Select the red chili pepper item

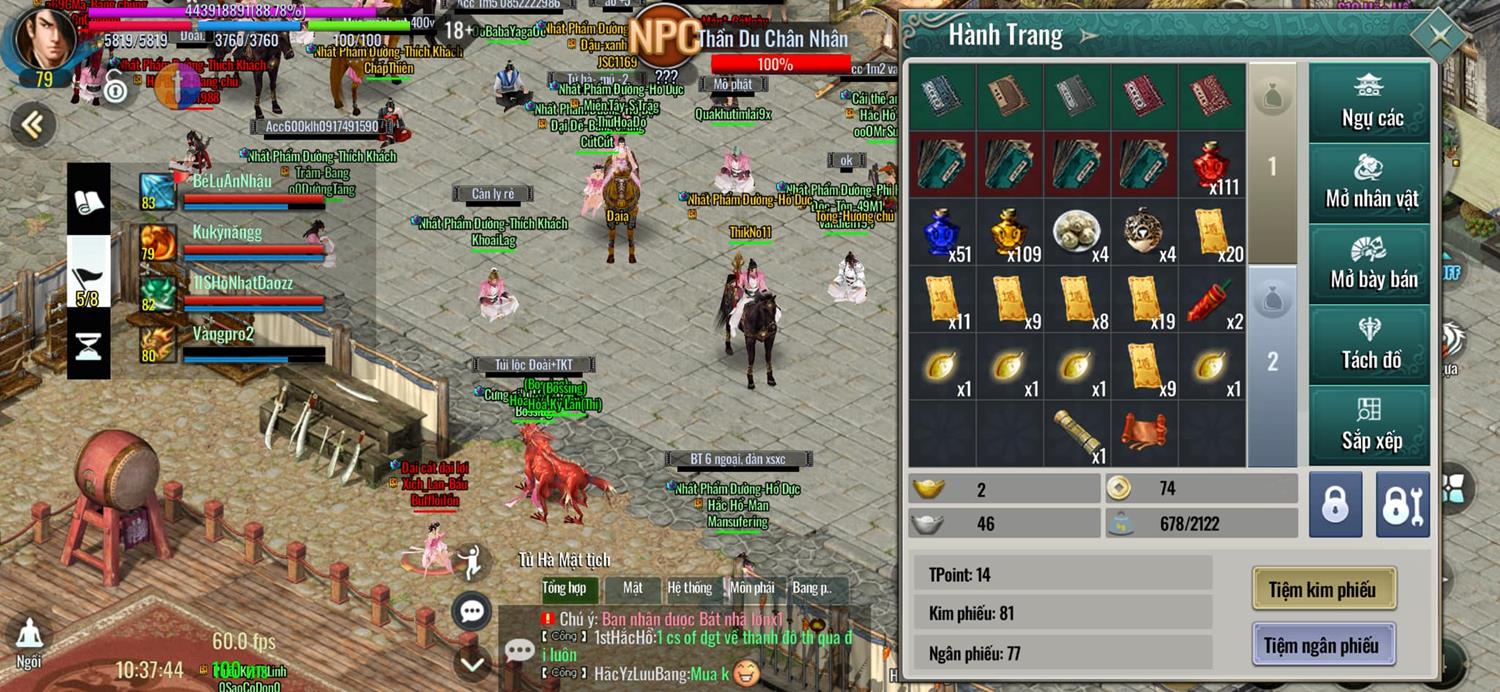(1212, 299)
